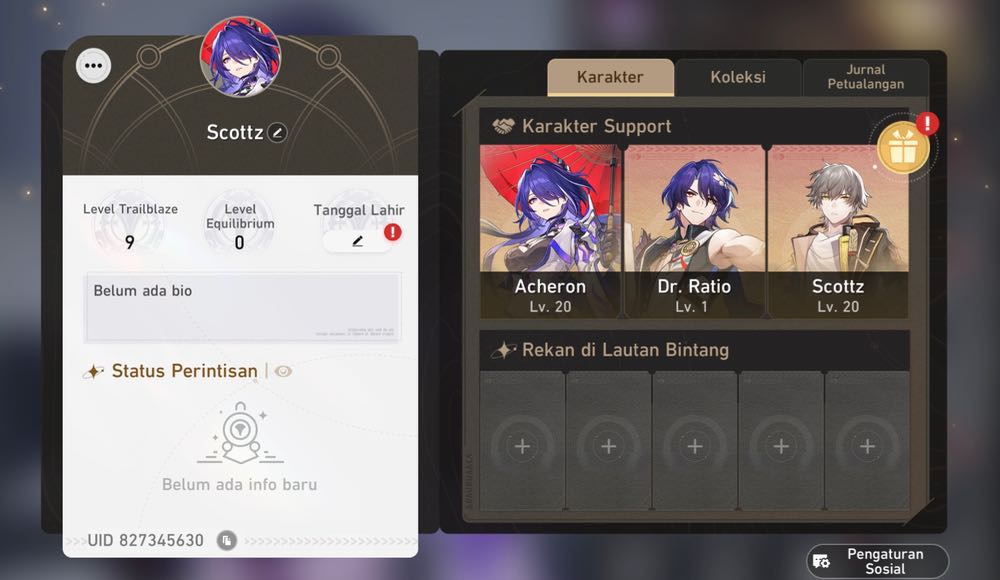Set the Tanggal Lahir birthday
The height and width of the screenshot is (580, 1000).
tap(357, 241)
